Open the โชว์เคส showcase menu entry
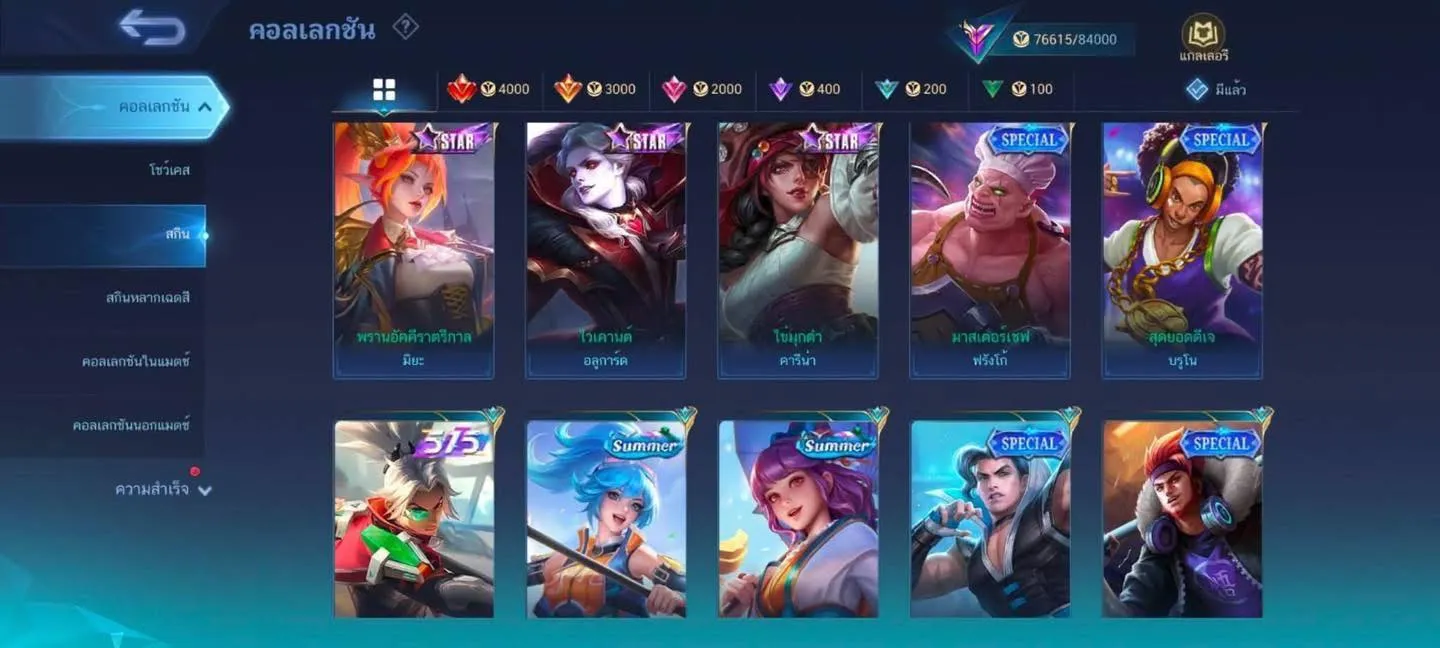Screen dimensions: 1440x648 169,170
